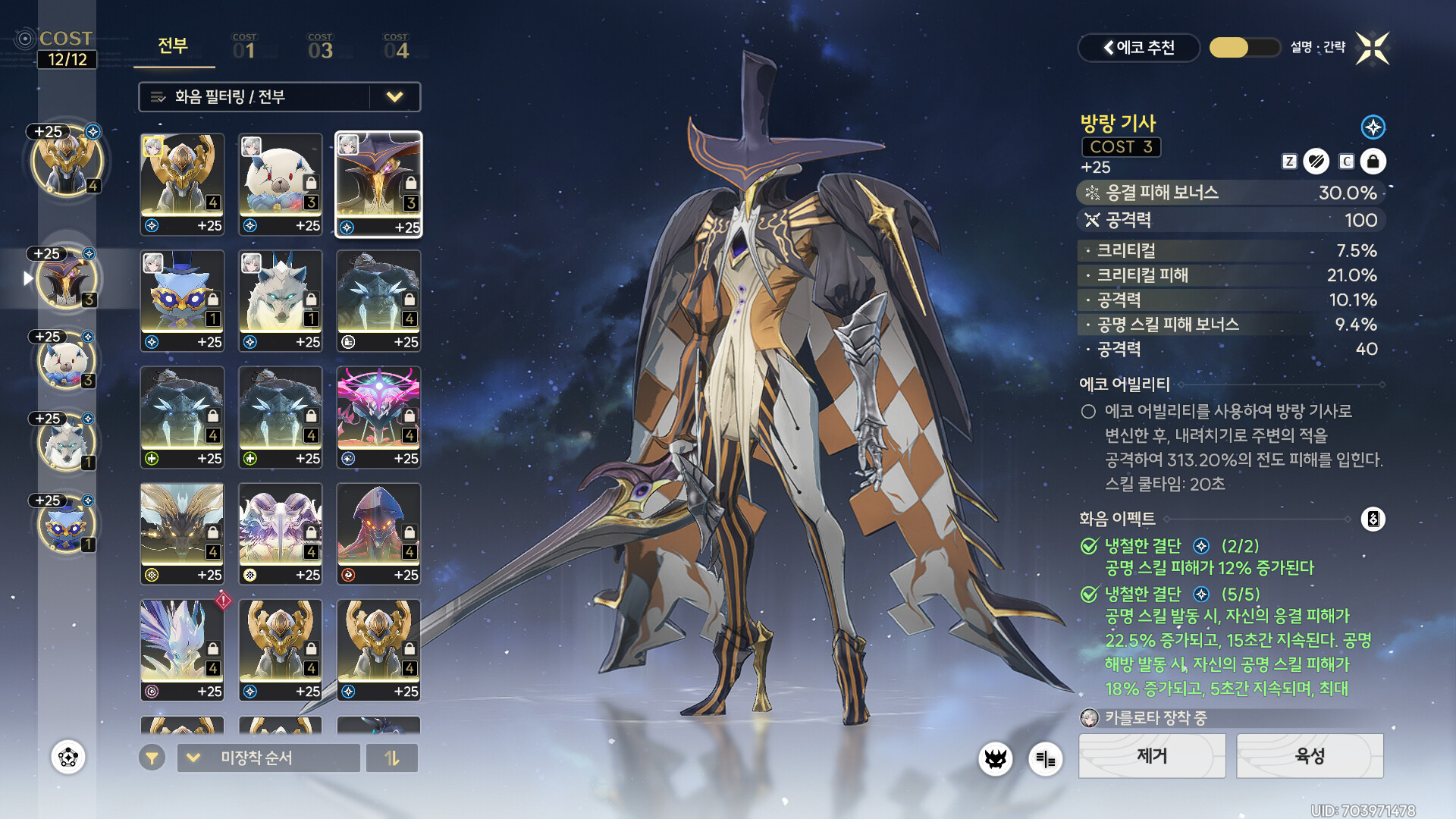The height and width of the screenshot is (819, 1456).
Task: Open 육성 (Upgrade) for this echo
Action: point(1310,756)
